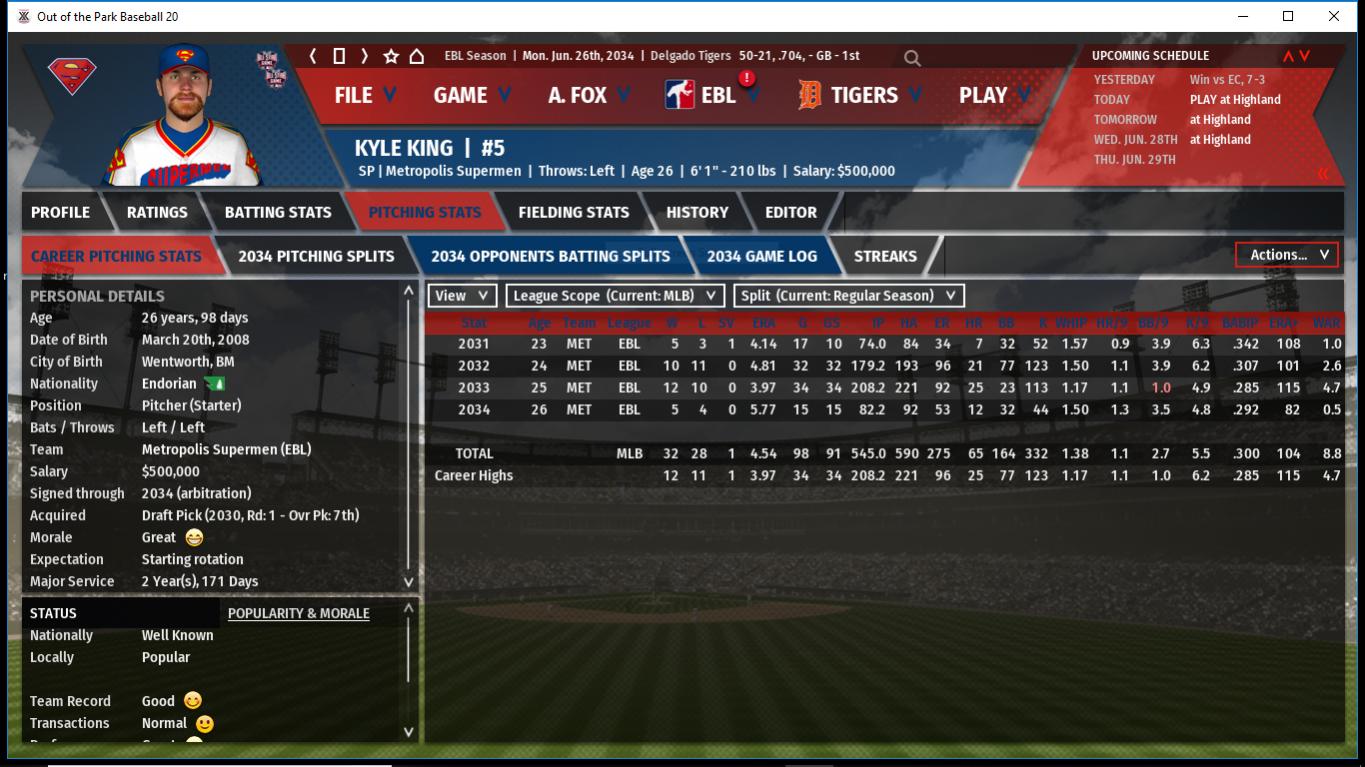Show the FIELDING STATS tab
This screenshot has width=1365, height=767.
[573, 212]
